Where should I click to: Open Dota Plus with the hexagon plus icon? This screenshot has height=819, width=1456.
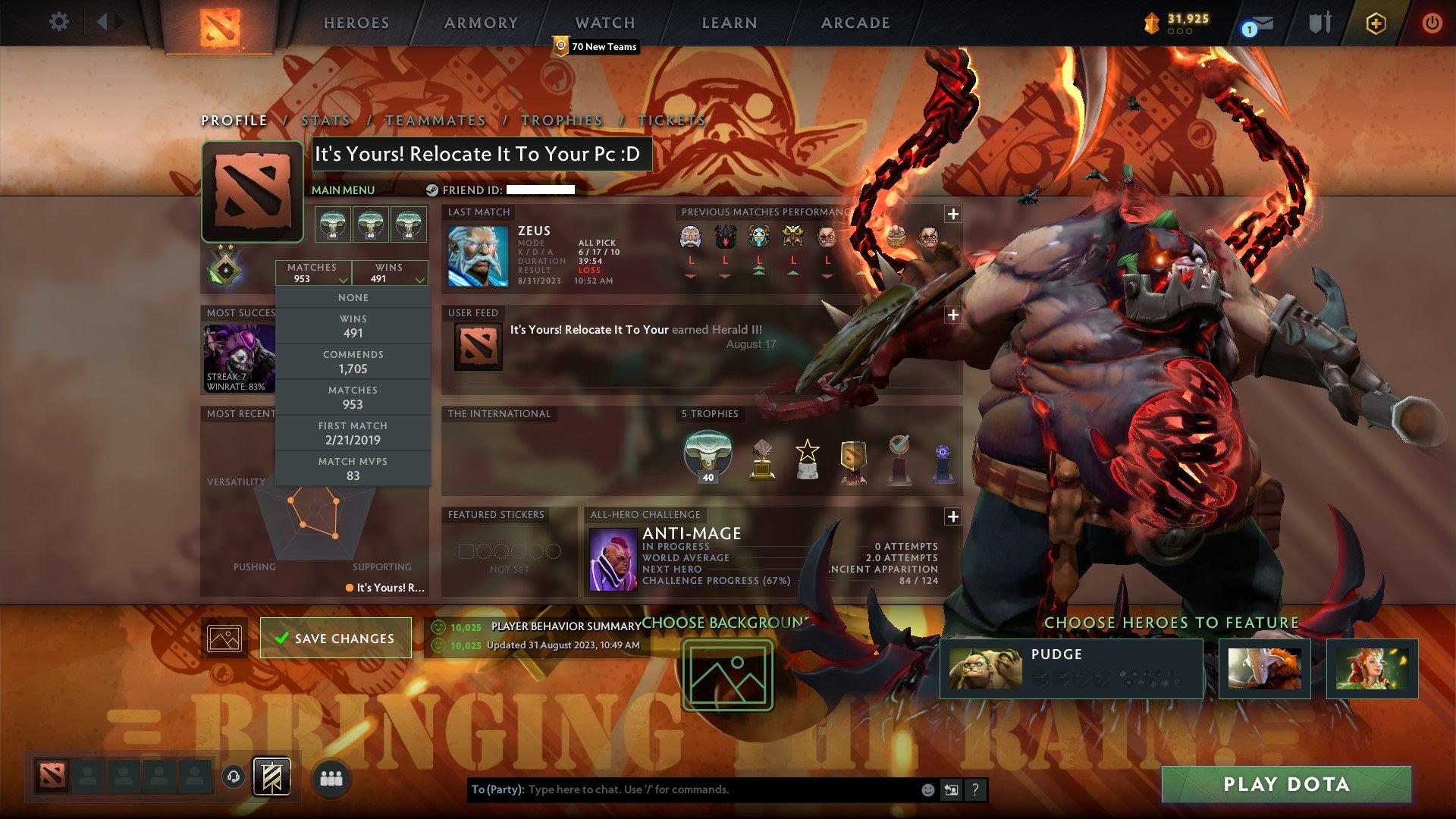pos(1376,24)
